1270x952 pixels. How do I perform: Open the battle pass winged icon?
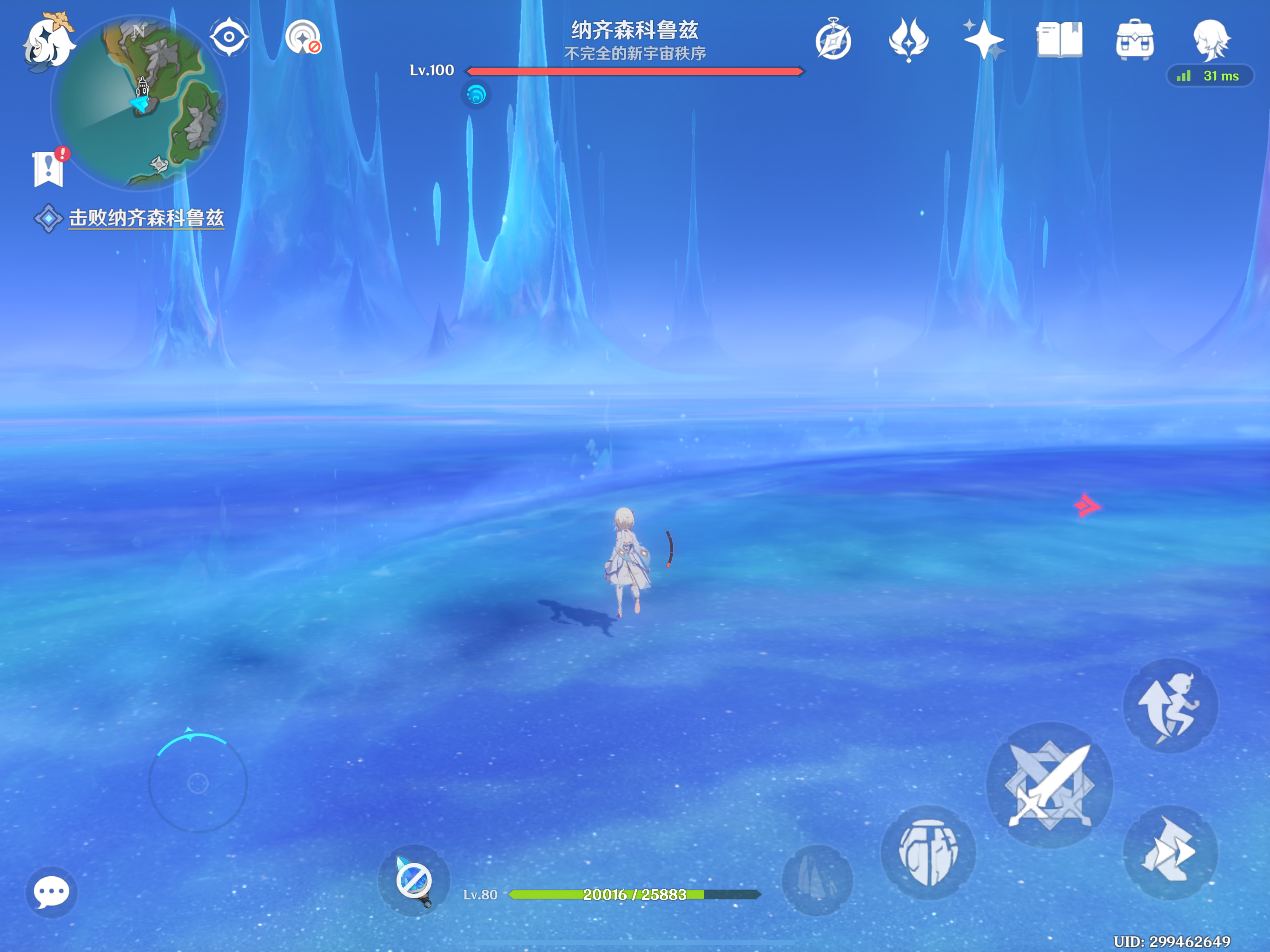[x=908, y=40]
